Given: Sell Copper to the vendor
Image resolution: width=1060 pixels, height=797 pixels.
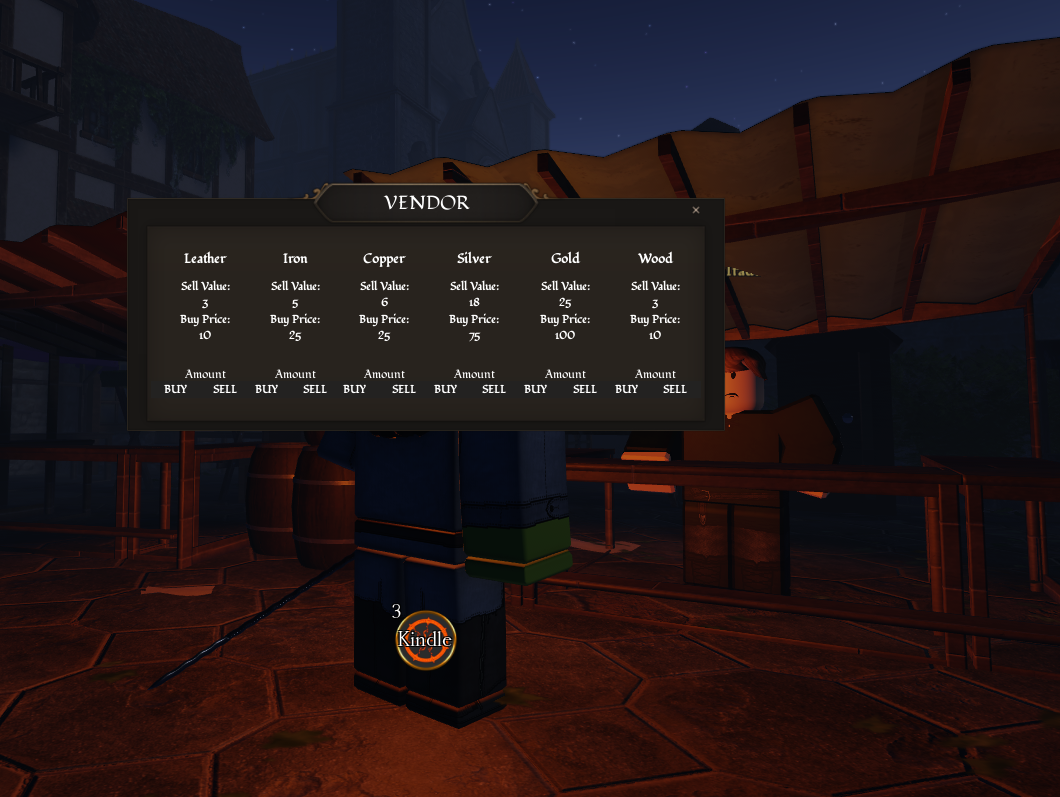Looking at the screenshot, I should point(404,389).
